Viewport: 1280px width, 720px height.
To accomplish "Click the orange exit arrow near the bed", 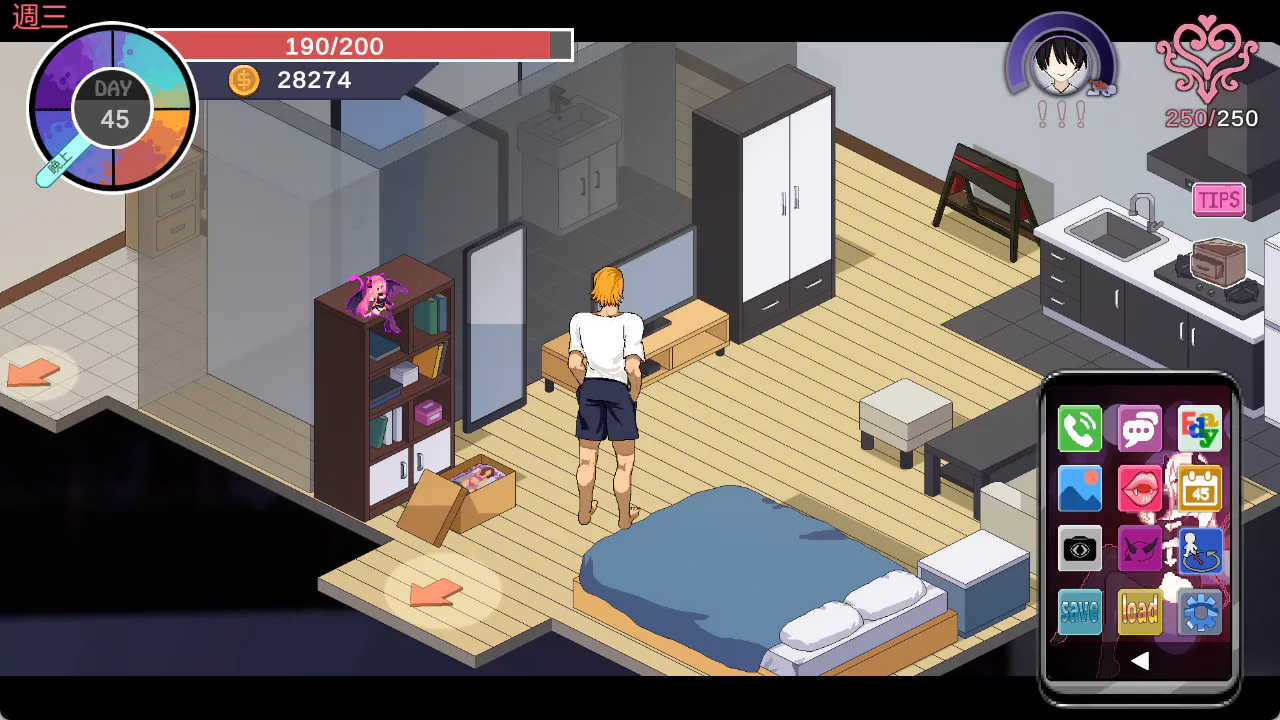I will [x=436, y=592].
